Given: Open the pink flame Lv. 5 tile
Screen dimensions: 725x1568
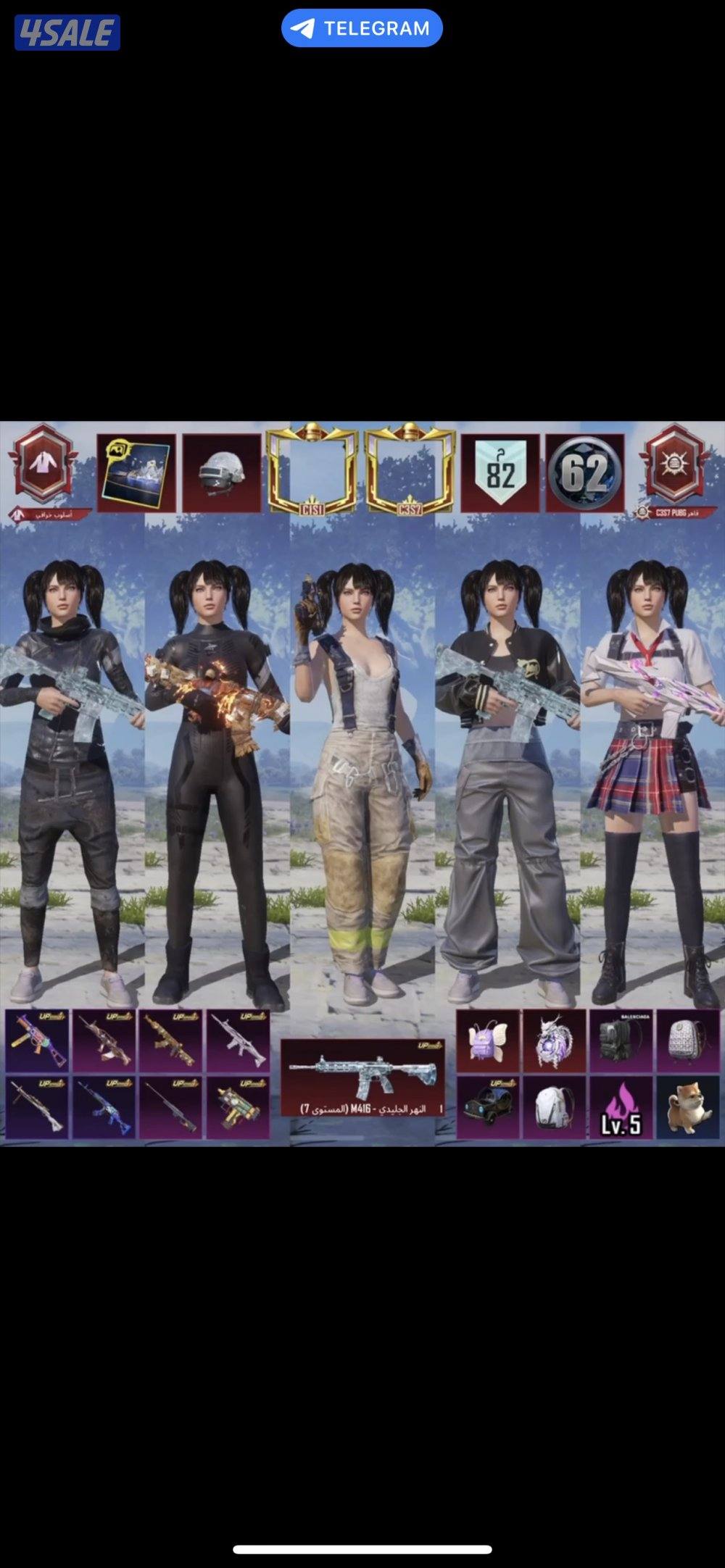Looking at the screenshot, I should 621,1107.
